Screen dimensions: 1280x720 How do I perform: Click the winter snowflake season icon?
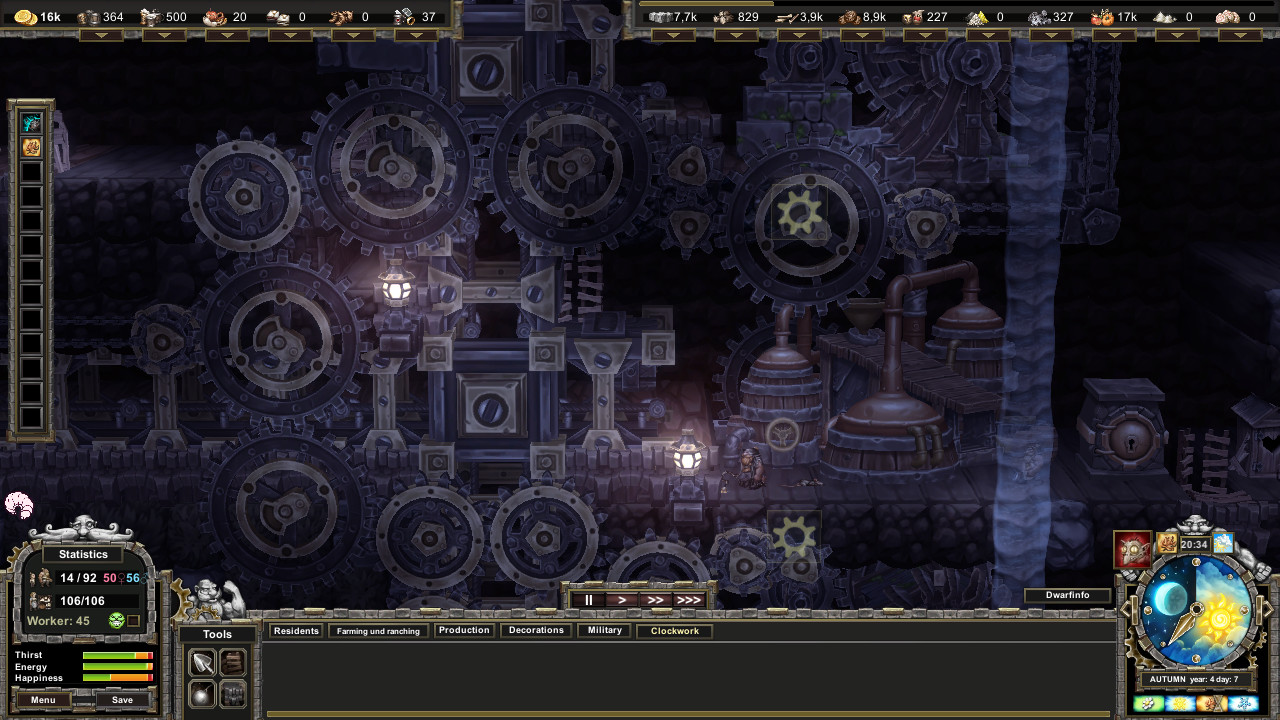(1245, 703)
